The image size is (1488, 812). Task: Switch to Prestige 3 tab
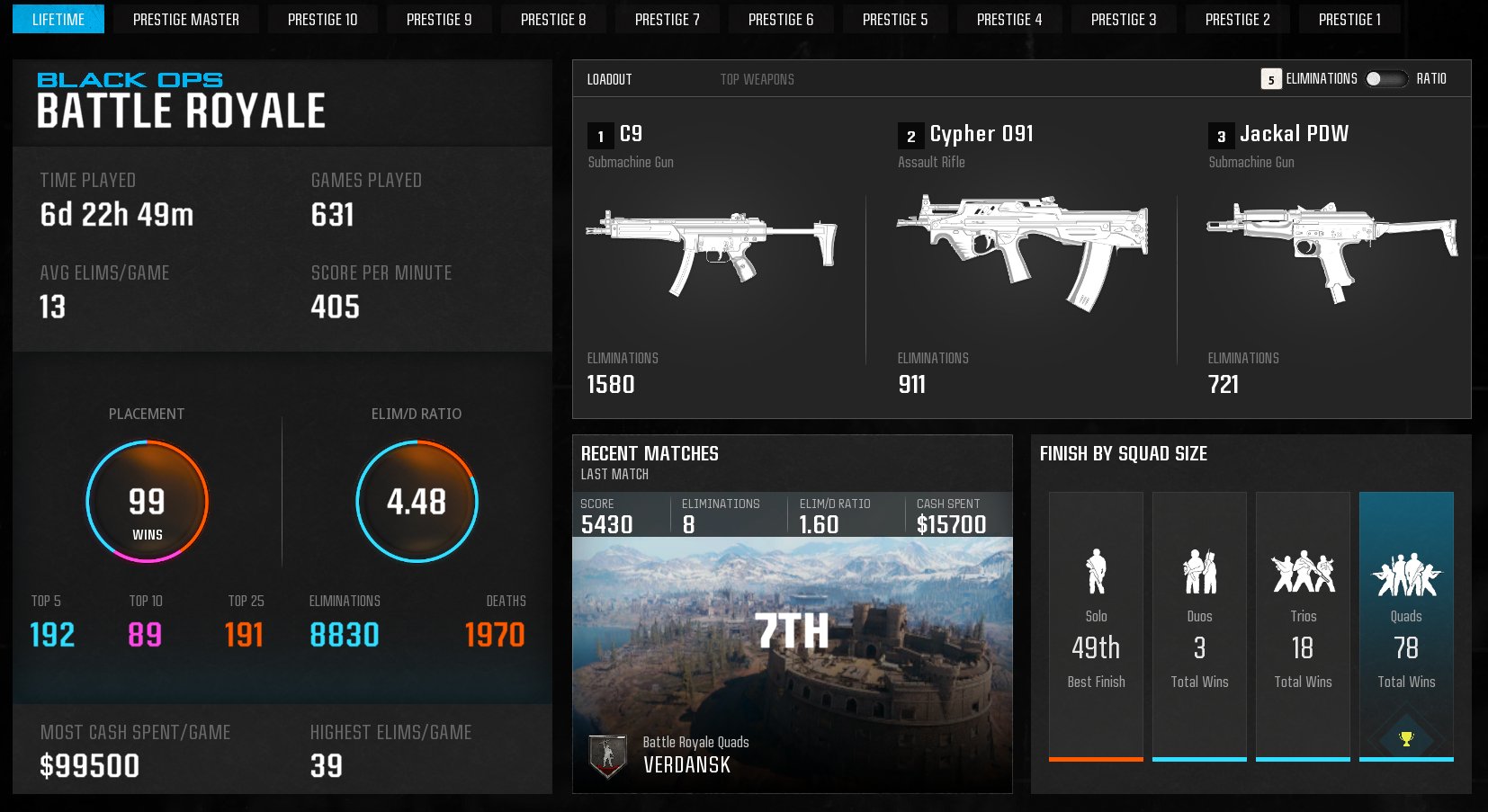(1124, 20)
